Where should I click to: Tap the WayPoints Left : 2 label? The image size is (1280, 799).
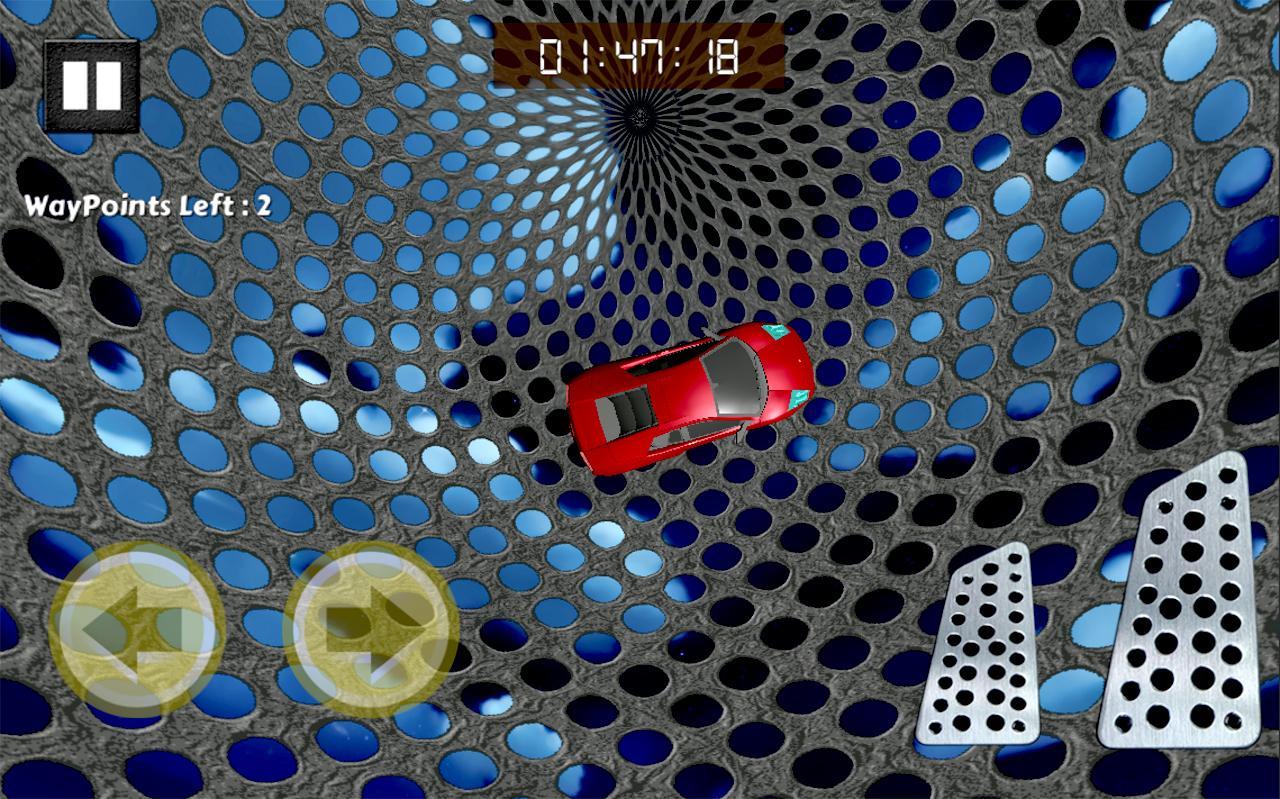150,207
